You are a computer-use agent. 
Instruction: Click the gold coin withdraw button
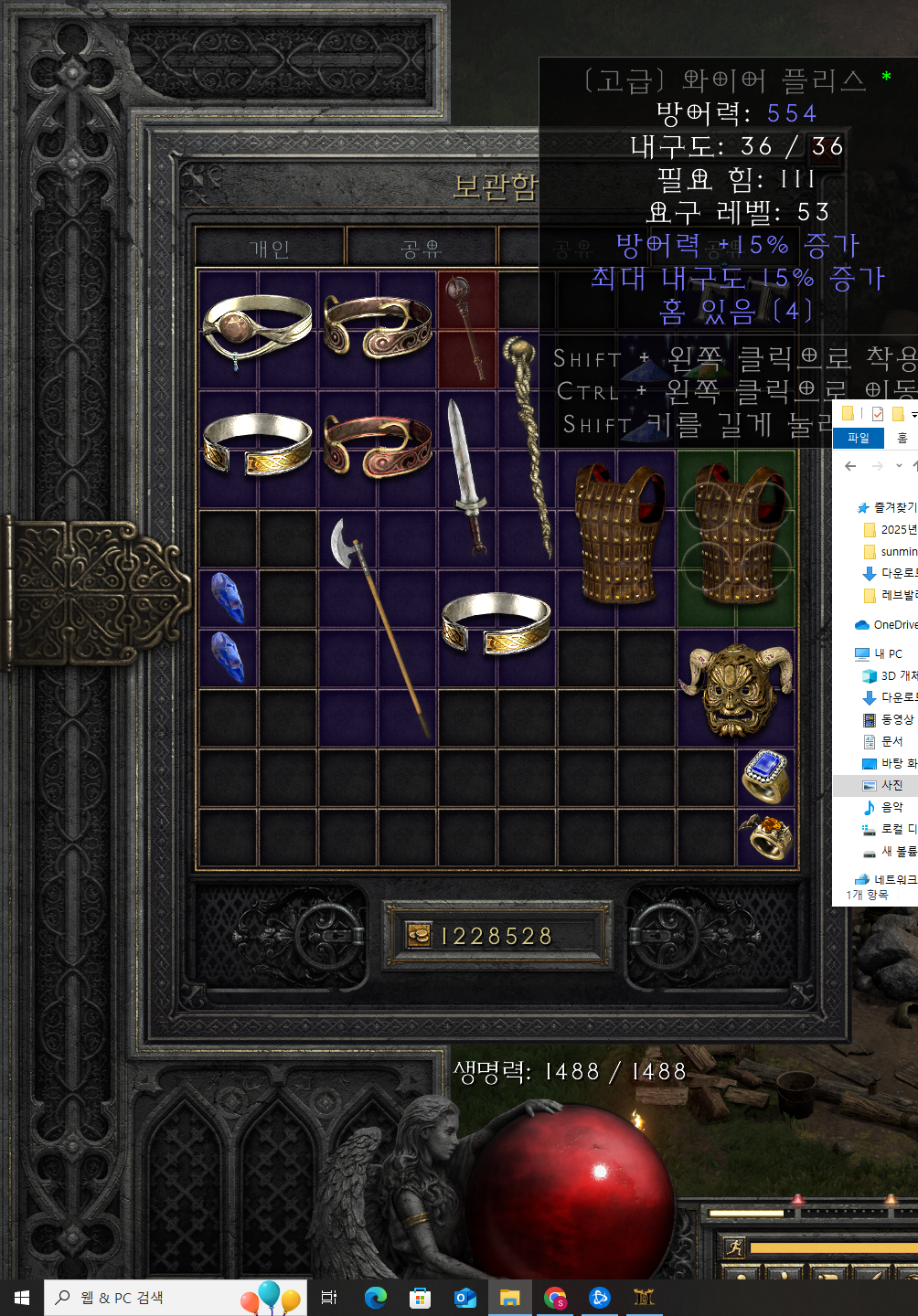(419, 935)
